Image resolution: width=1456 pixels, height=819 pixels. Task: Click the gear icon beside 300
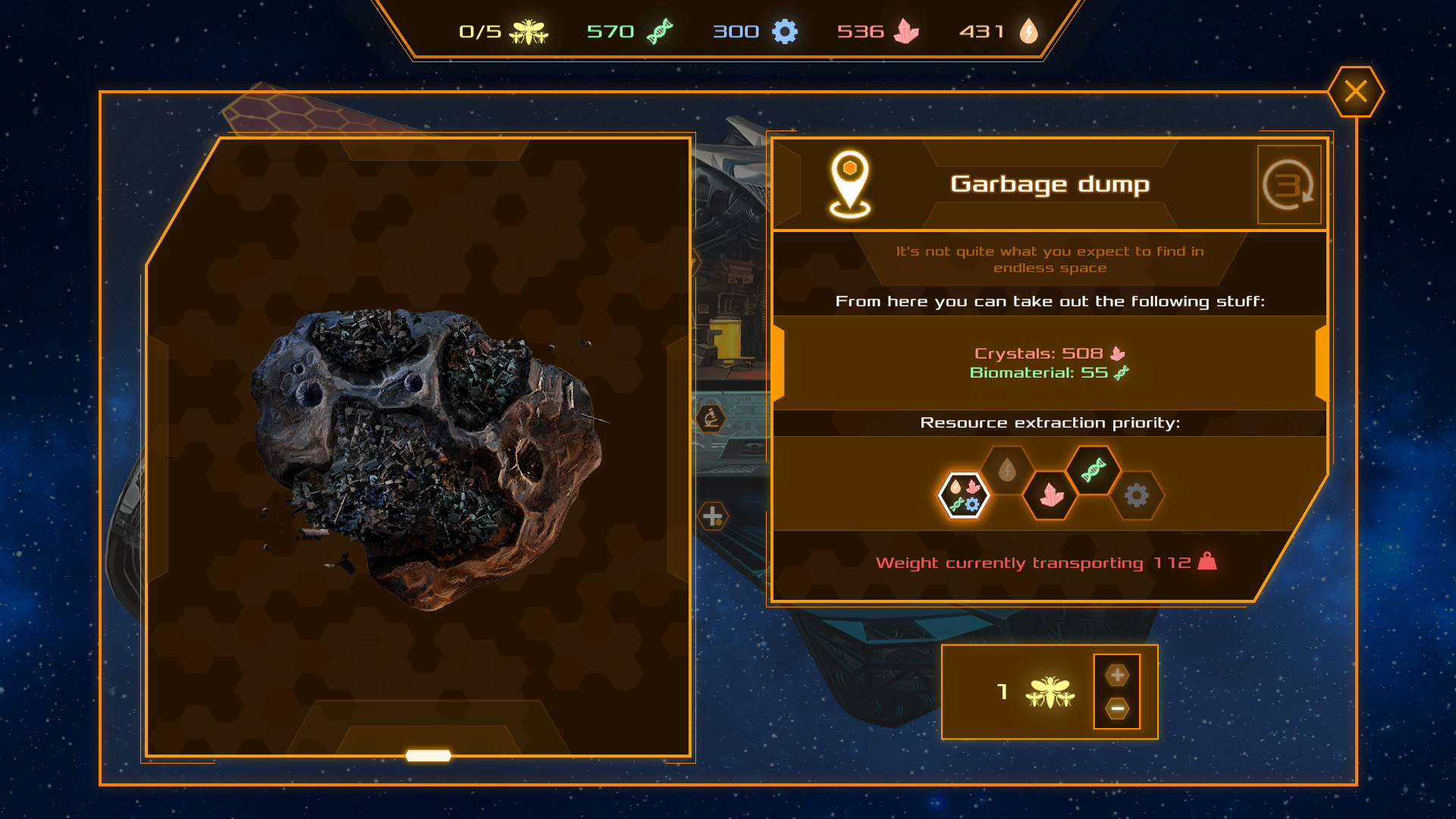pos(786,31)
